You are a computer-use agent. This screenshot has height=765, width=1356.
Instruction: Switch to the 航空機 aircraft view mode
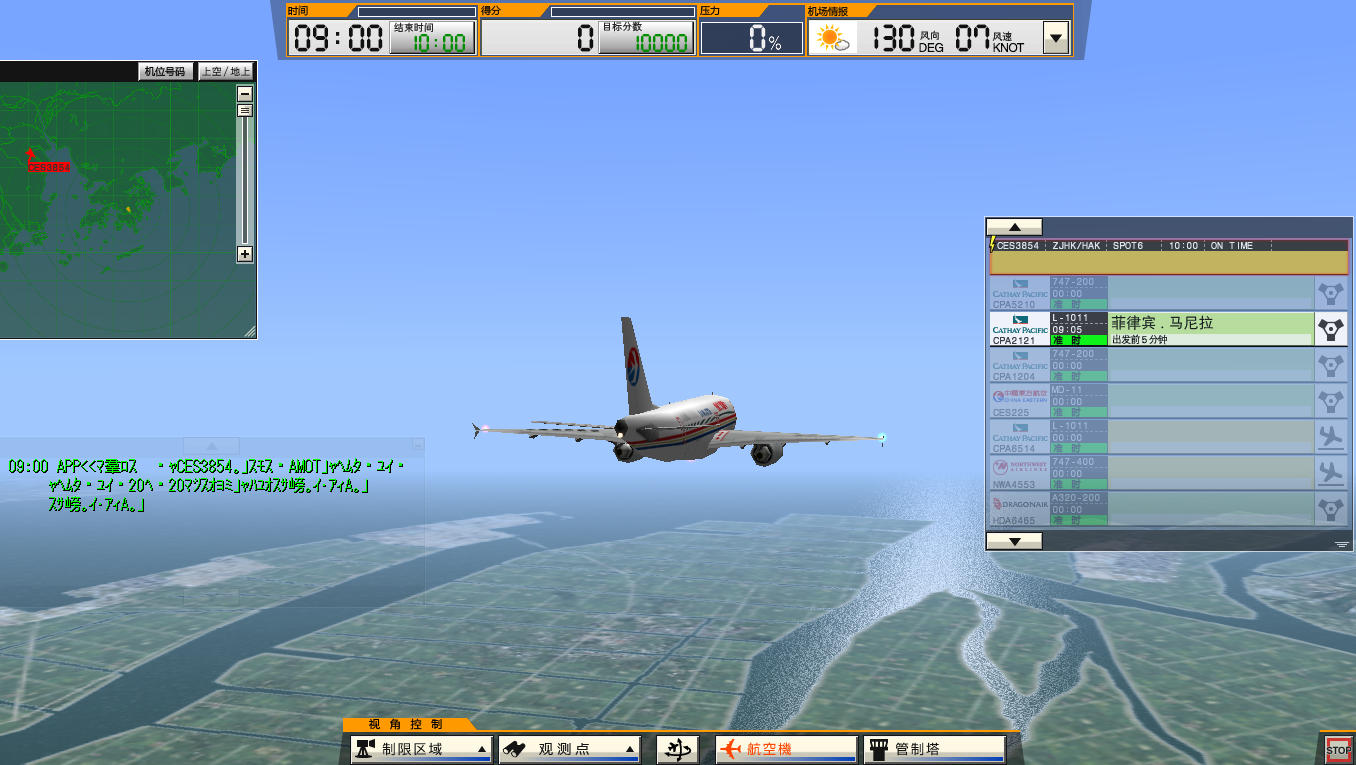pos(785,749)
